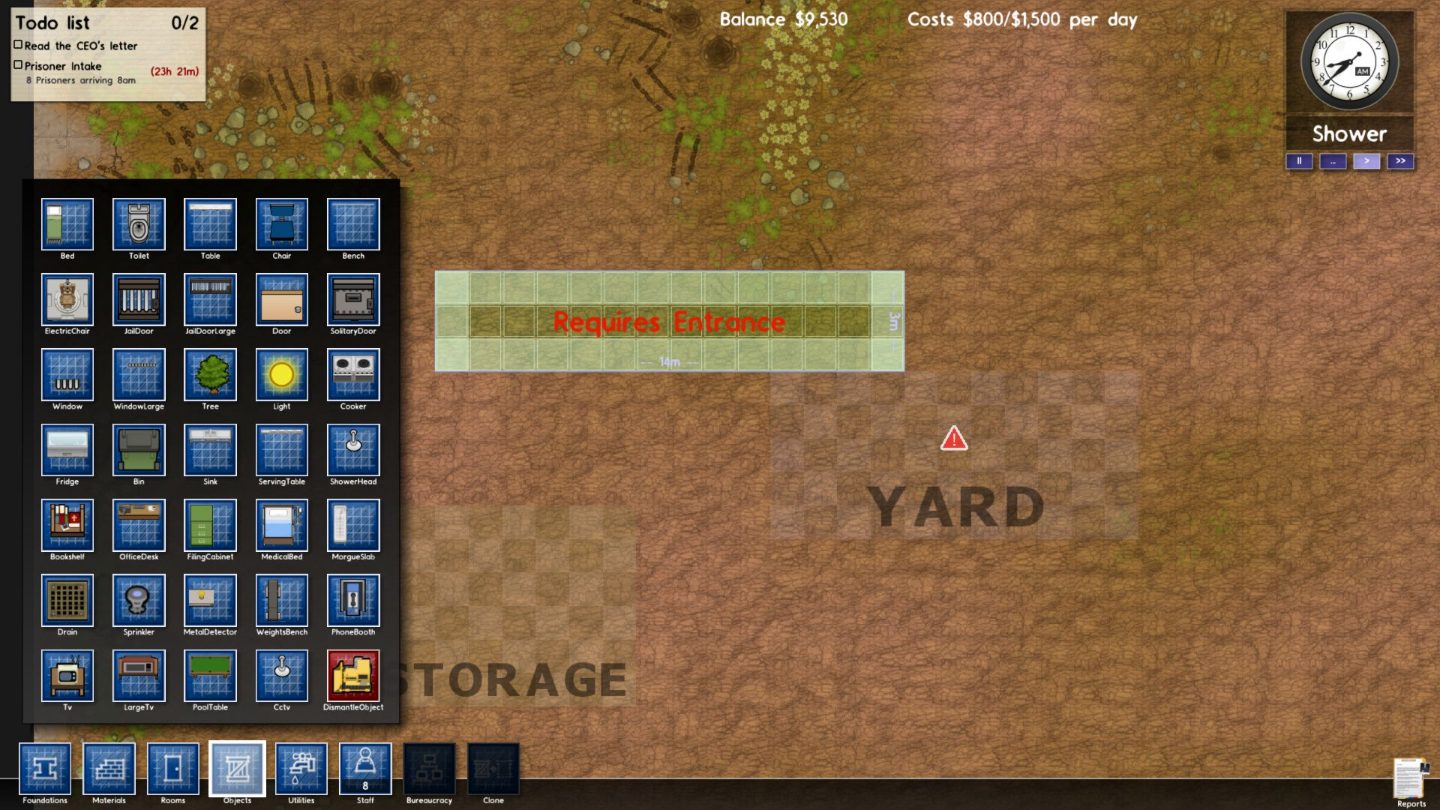Open the Rooms menu

(x=173, y=768)
